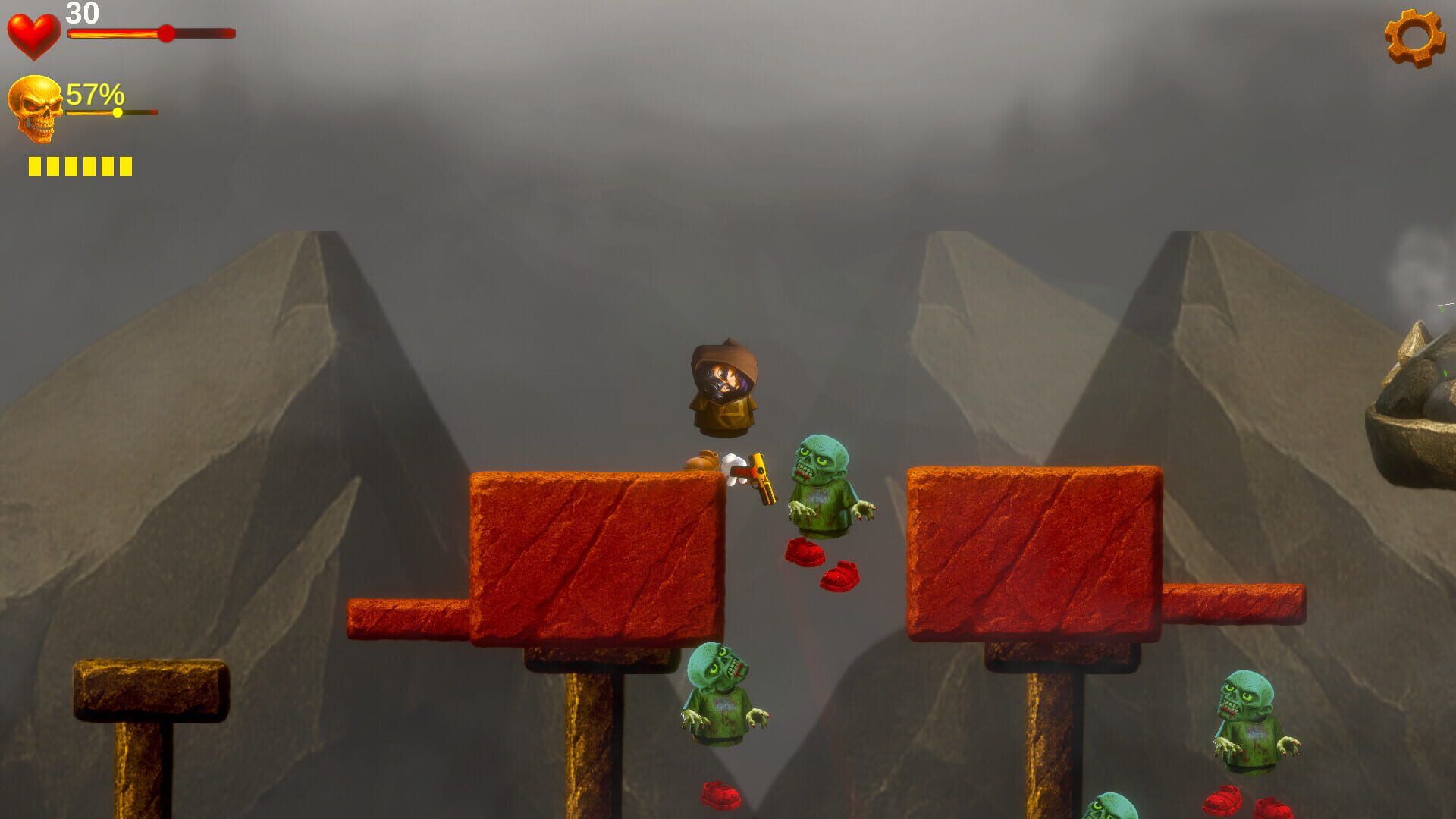Click the health value showing 30
Image resolution: width=1456 pixels, height=819 pixels.
click(x=82, y=13)
